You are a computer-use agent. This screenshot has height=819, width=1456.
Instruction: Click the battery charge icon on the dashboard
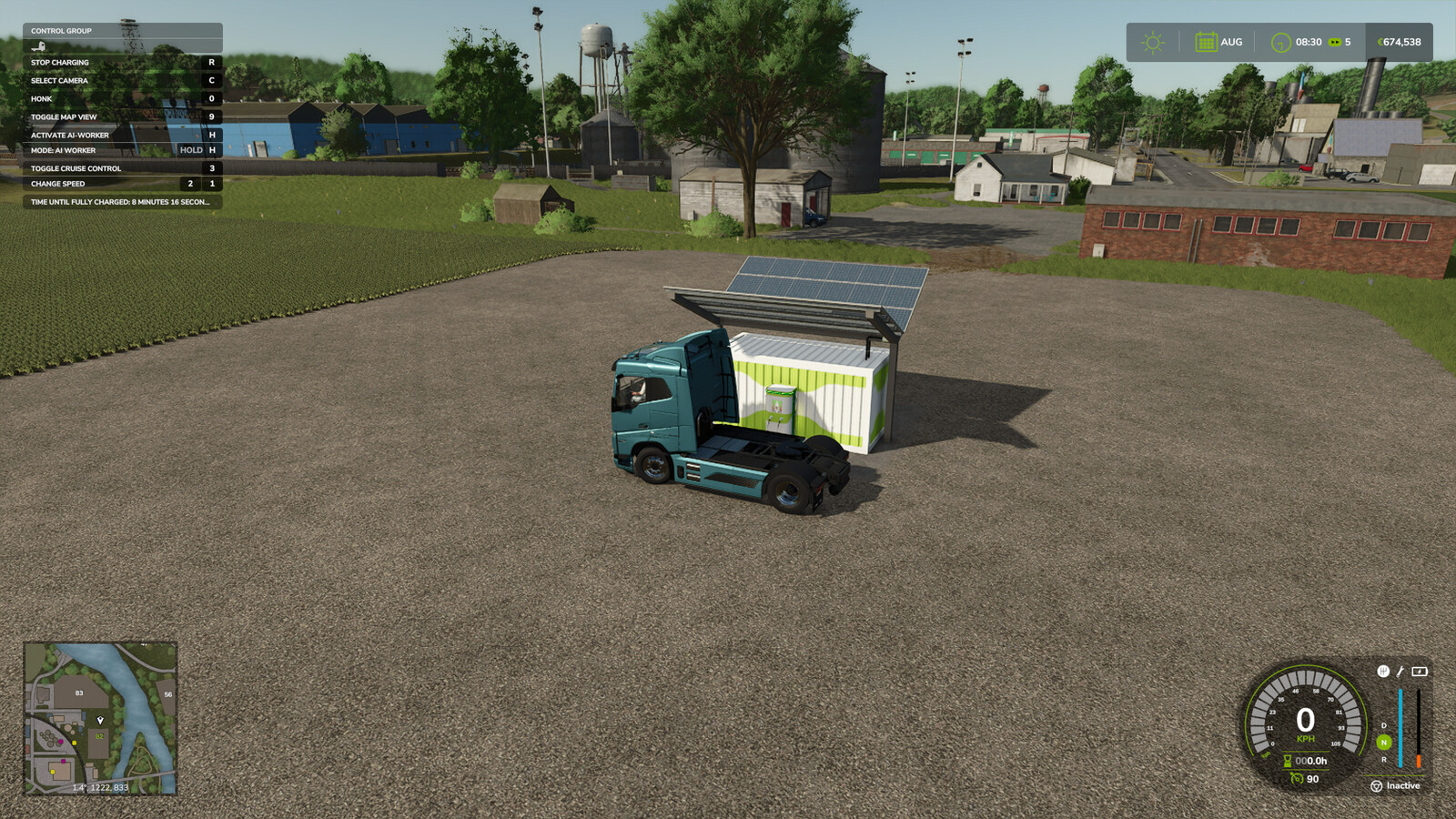click(x=1419, y=672)
